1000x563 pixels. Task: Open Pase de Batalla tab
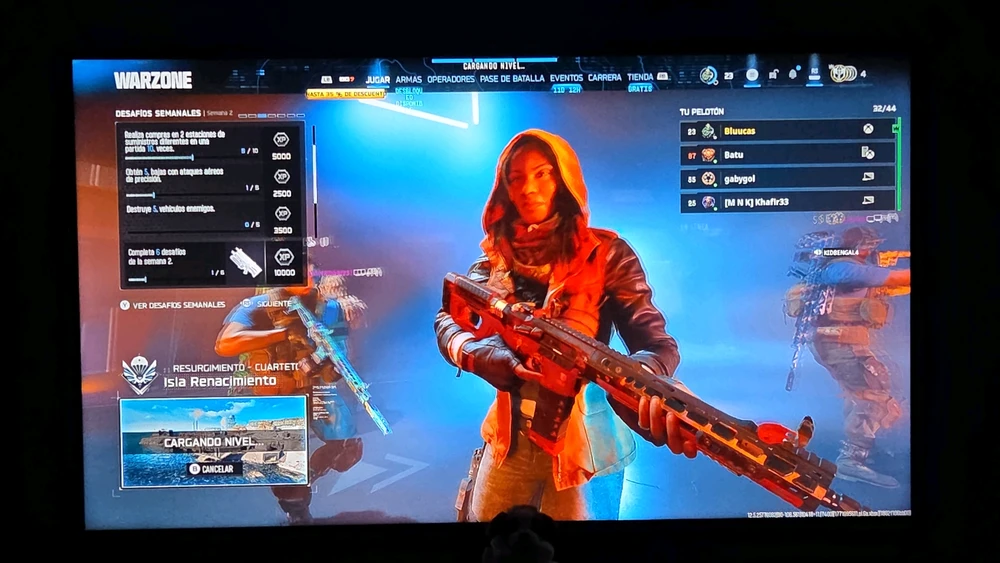coord(512,78)
